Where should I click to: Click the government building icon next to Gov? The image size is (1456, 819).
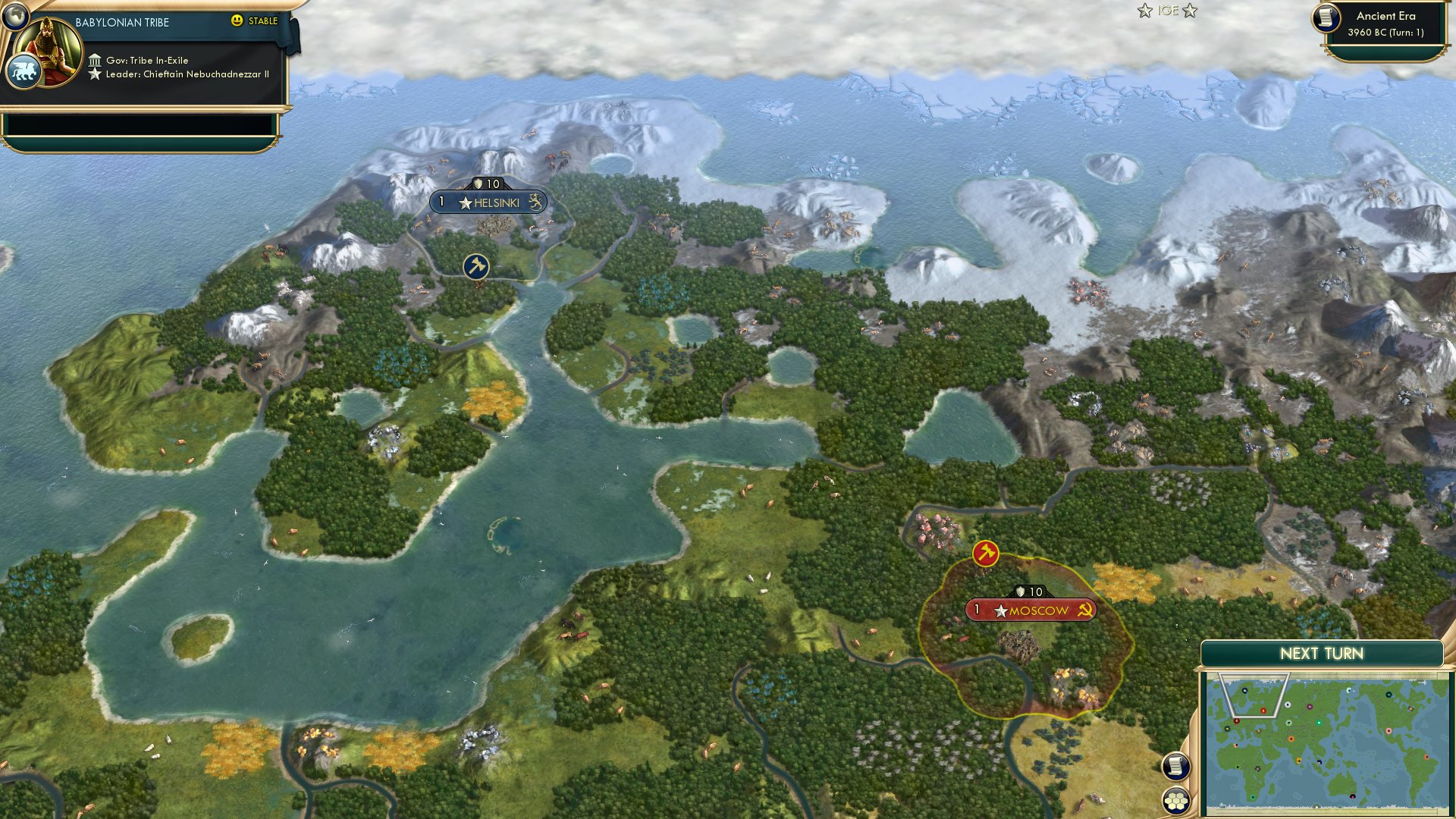coord(96,58)
